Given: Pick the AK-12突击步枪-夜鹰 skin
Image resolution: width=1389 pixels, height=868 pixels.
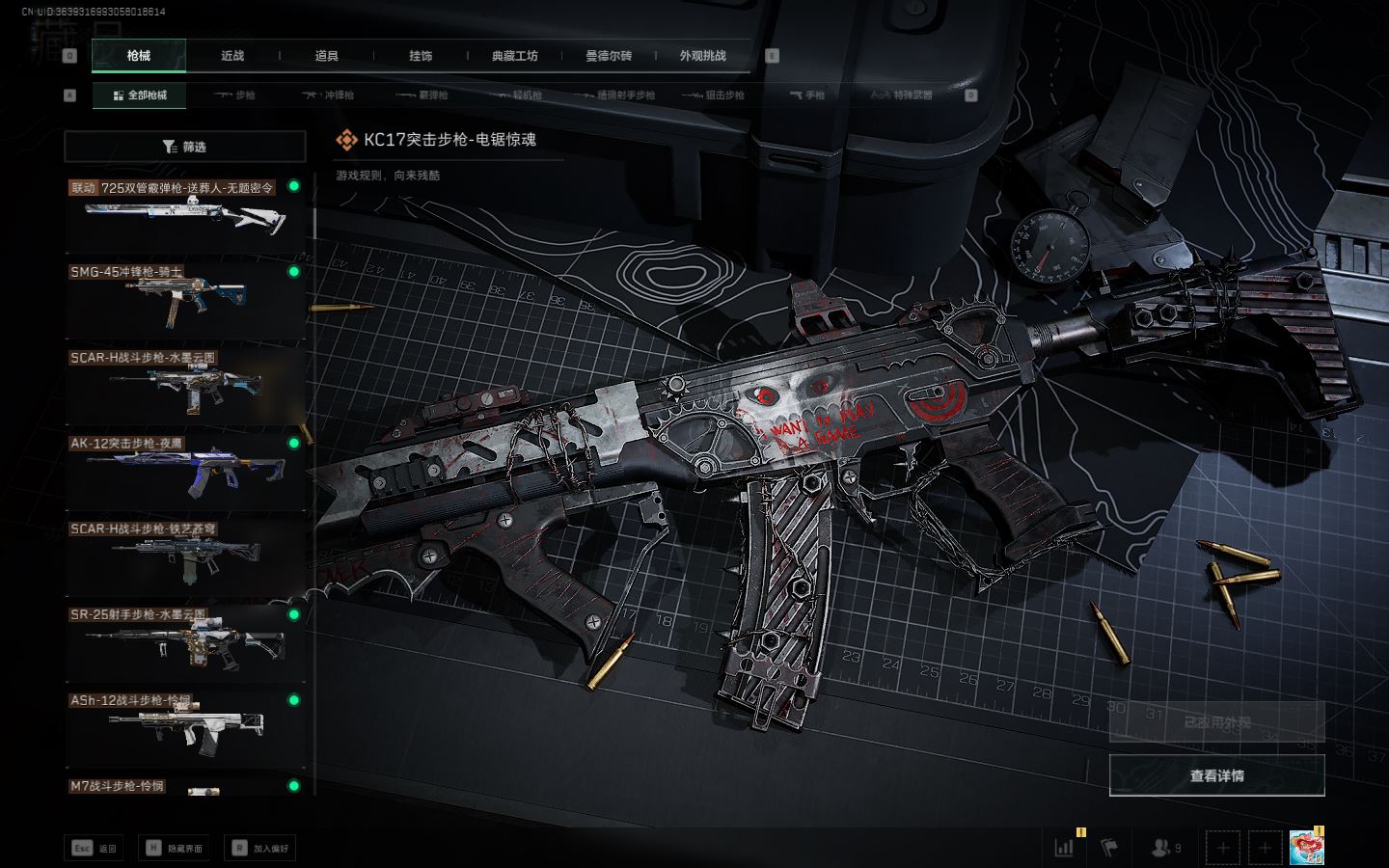Looking at the screenshot, I should click(185, 473).
